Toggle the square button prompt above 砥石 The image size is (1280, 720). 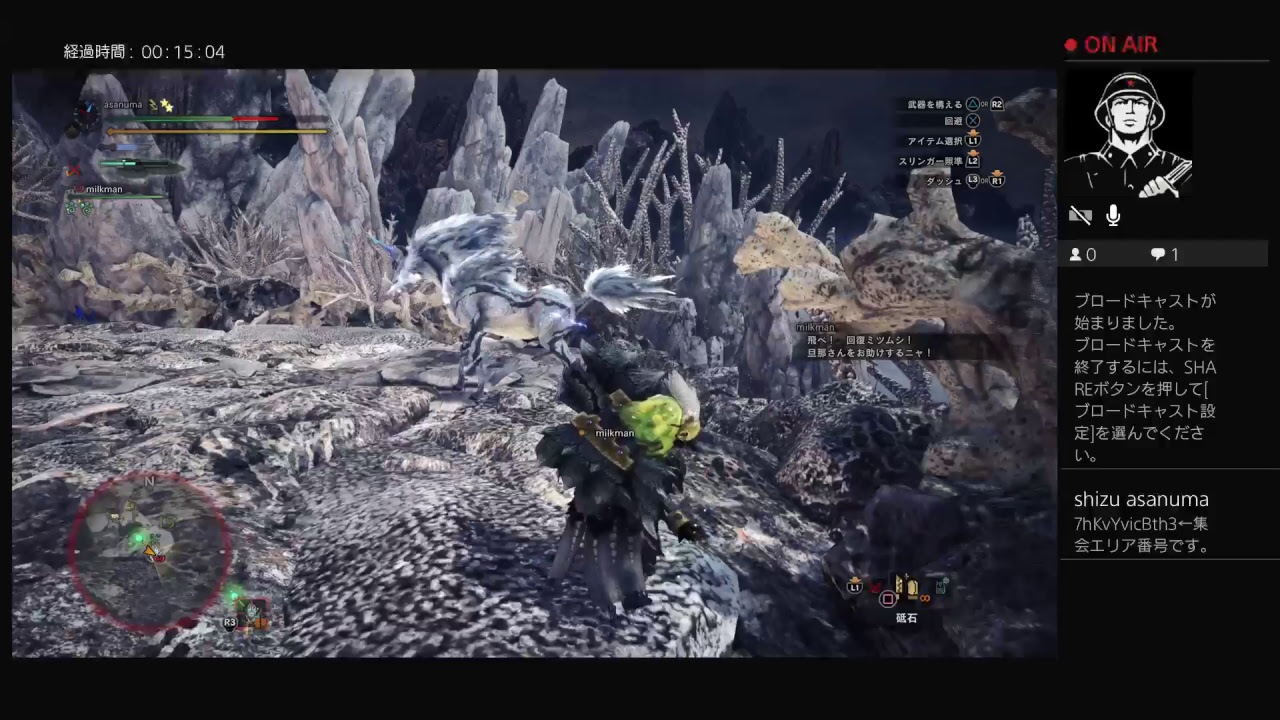[888, 598]
